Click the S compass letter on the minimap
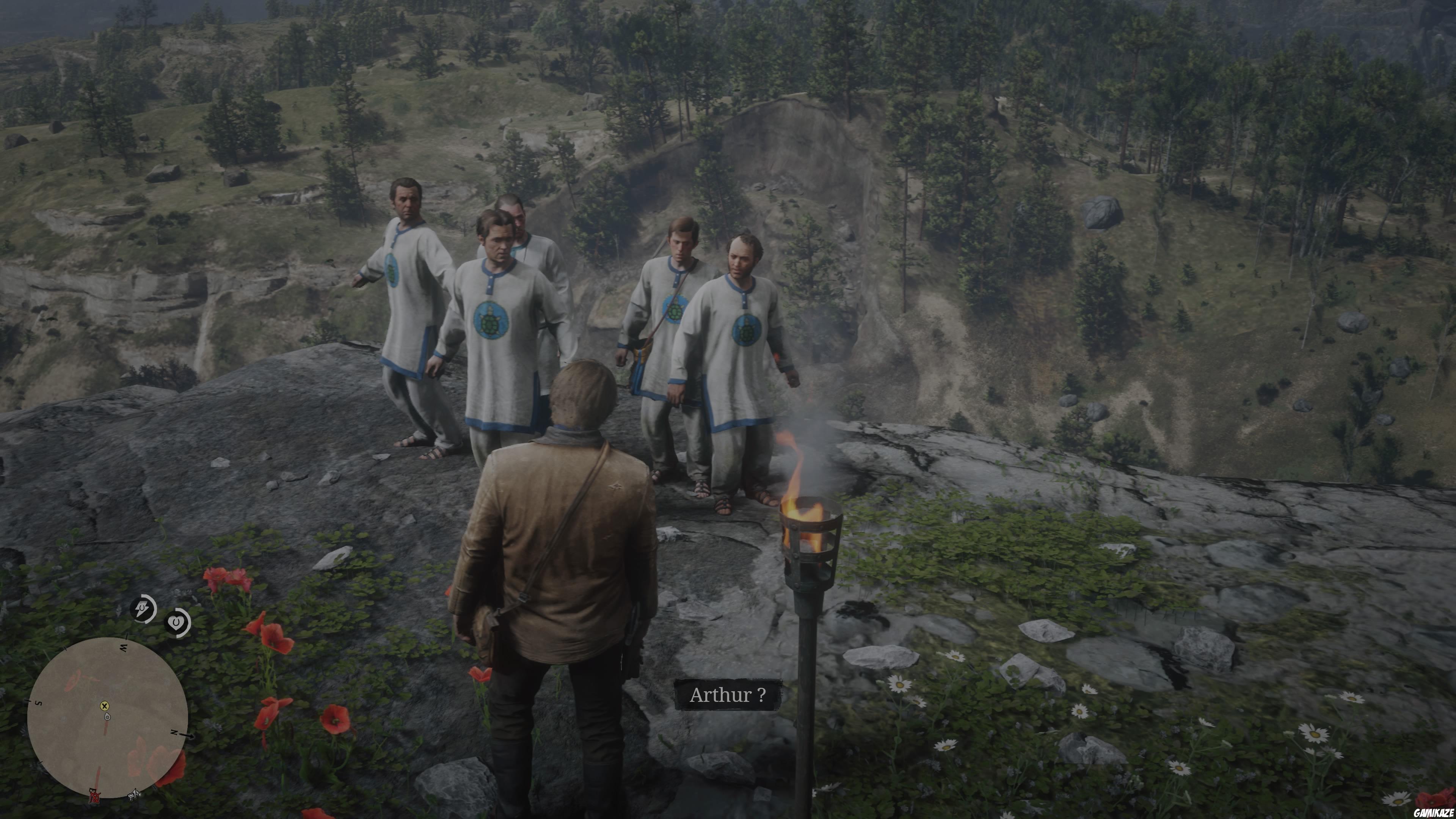Screen dimensions: 1456x819 [x=38, y=703]
